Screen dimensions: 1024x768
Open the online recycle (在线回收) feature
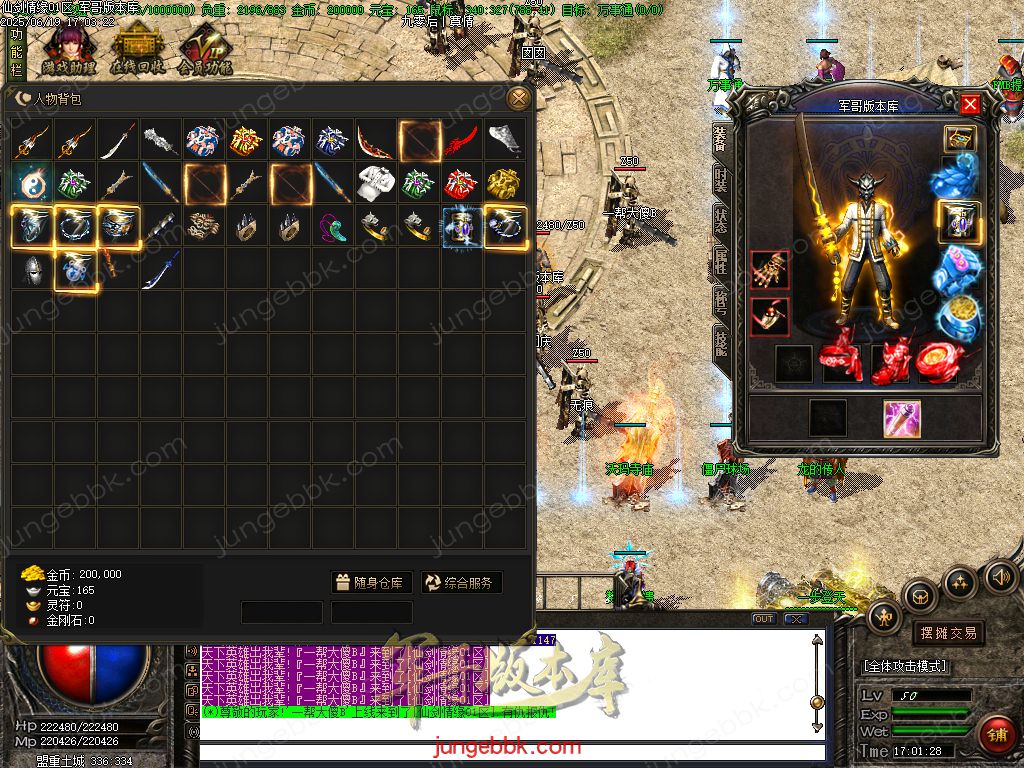point(137,50)
